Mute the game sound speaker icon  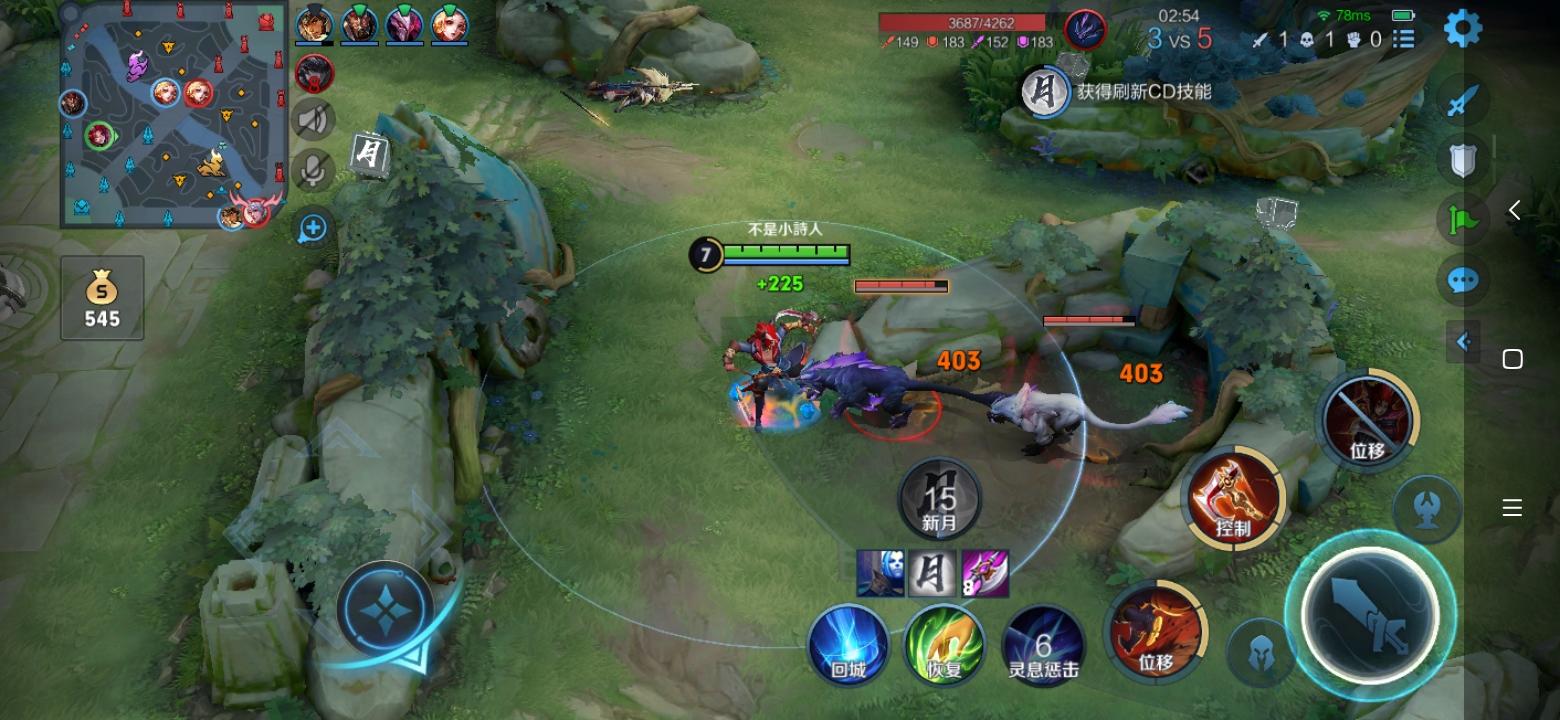tap(311, 119)
